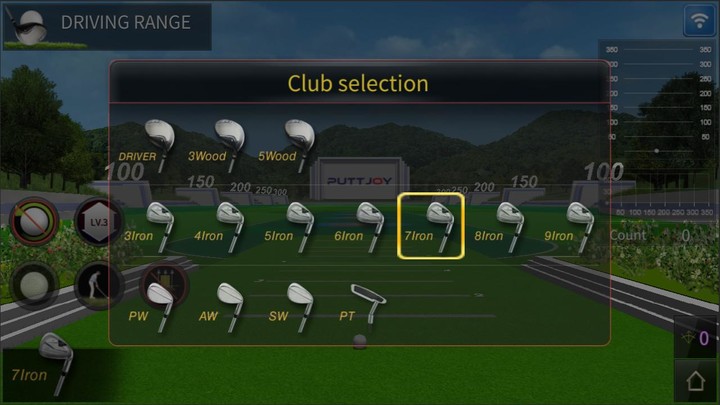This screenshot has height=405, width=720.
Task: Open the home button
Action: tap(696, 381)
